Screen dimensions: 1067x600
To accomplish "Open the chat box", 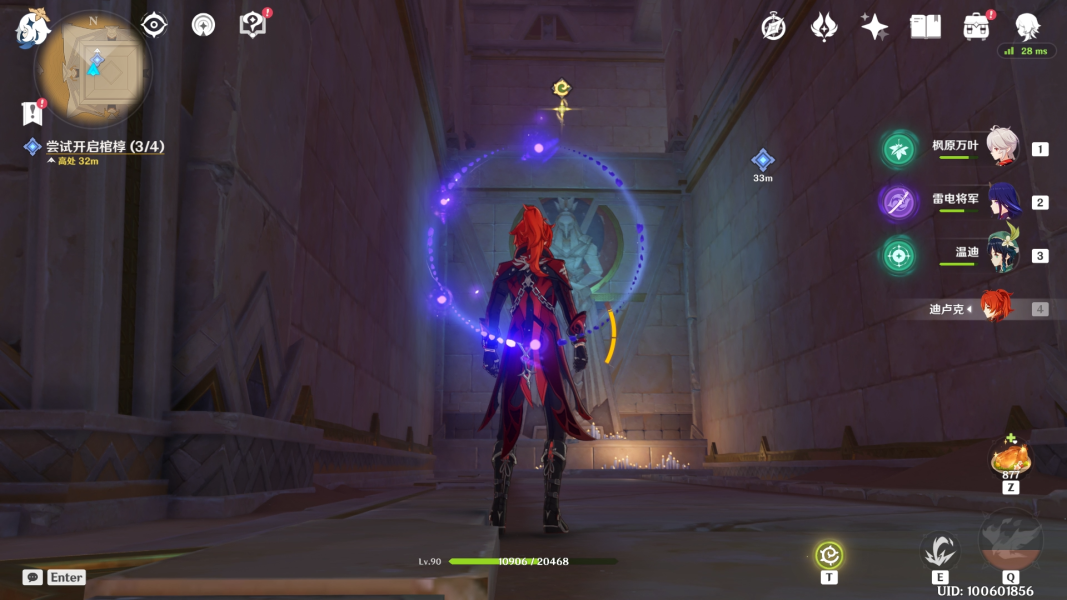I will 33,577.
